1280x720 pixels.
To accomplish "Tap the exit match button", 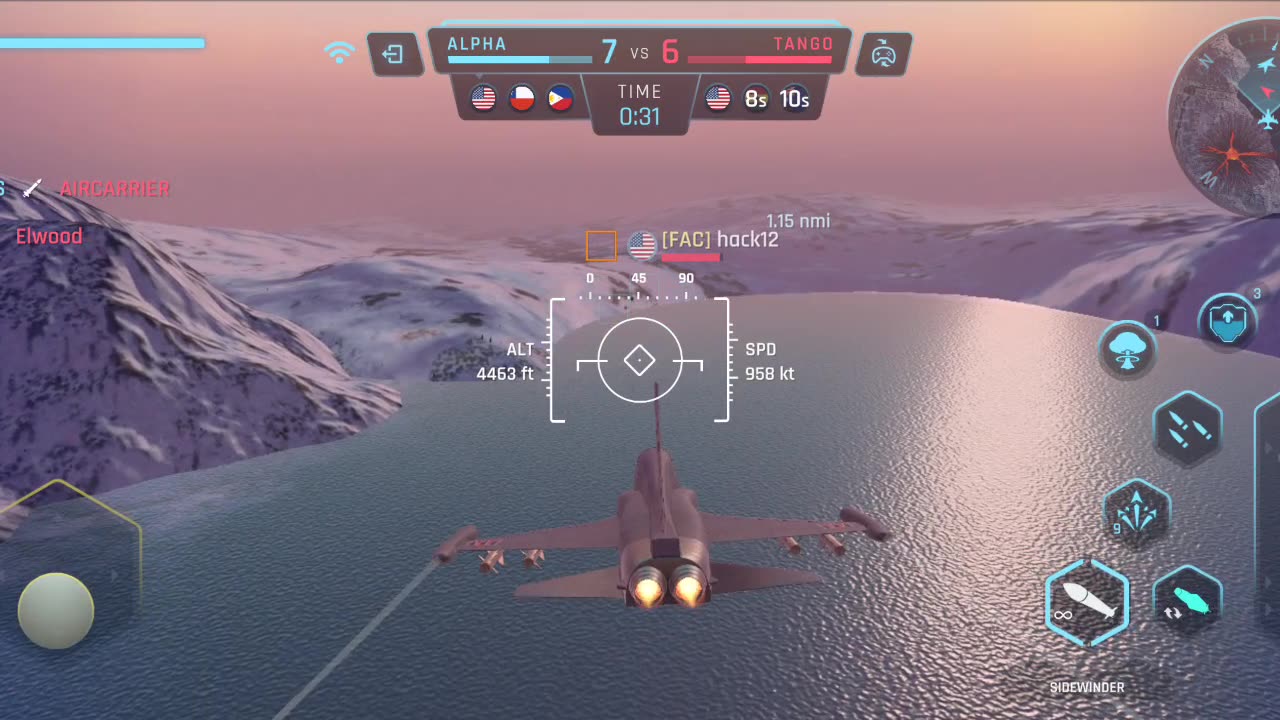I will [393, 55].
